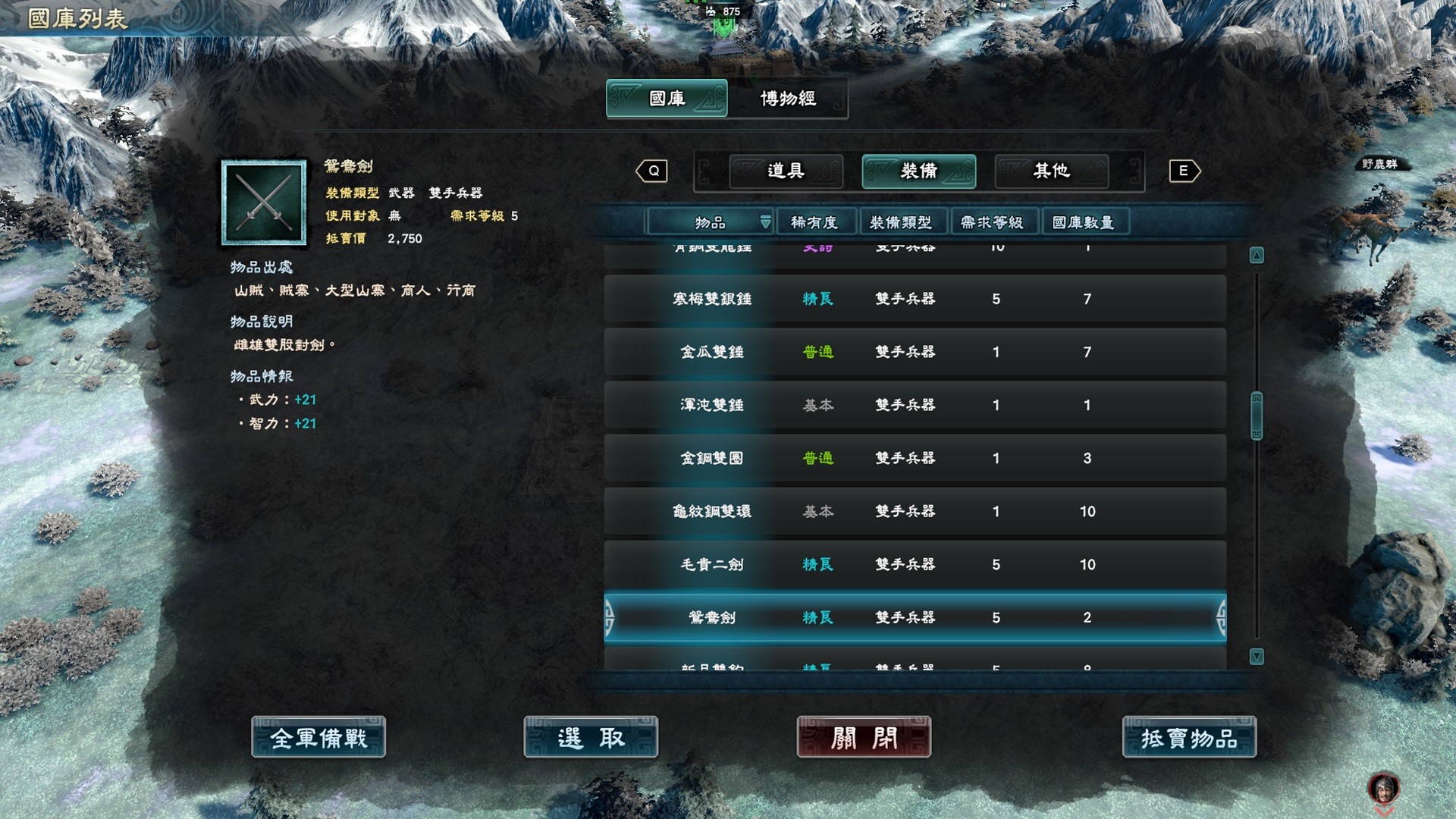Click the scrollbar up-arrow icon
Viewport: 1456px width, 819px height.
pos(1256,256)
